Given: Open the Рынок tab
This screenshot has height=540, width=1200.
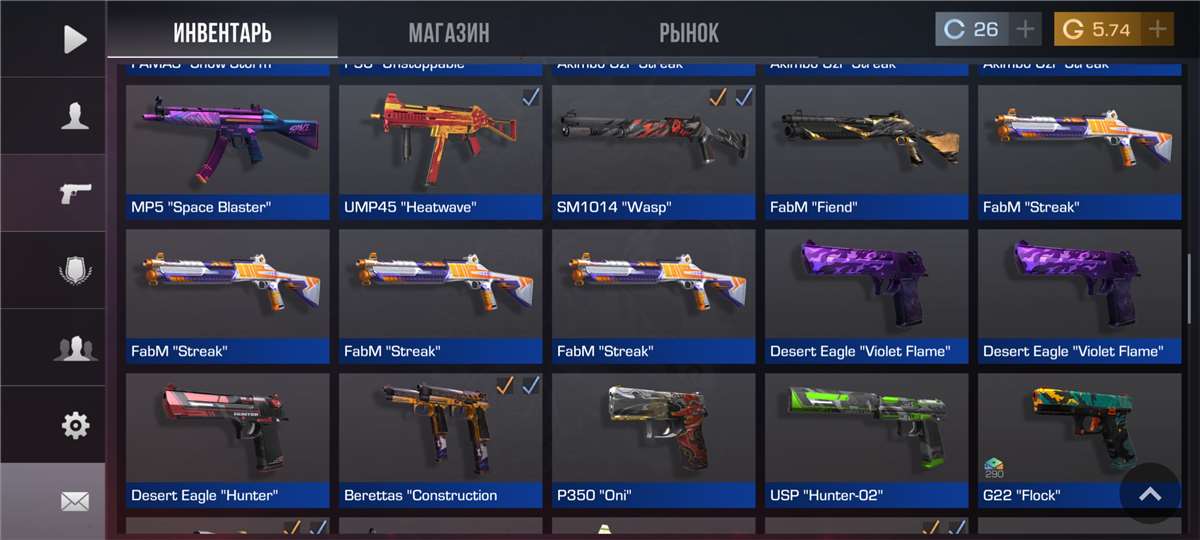Looking at the screenshot, I should point(689,32).
